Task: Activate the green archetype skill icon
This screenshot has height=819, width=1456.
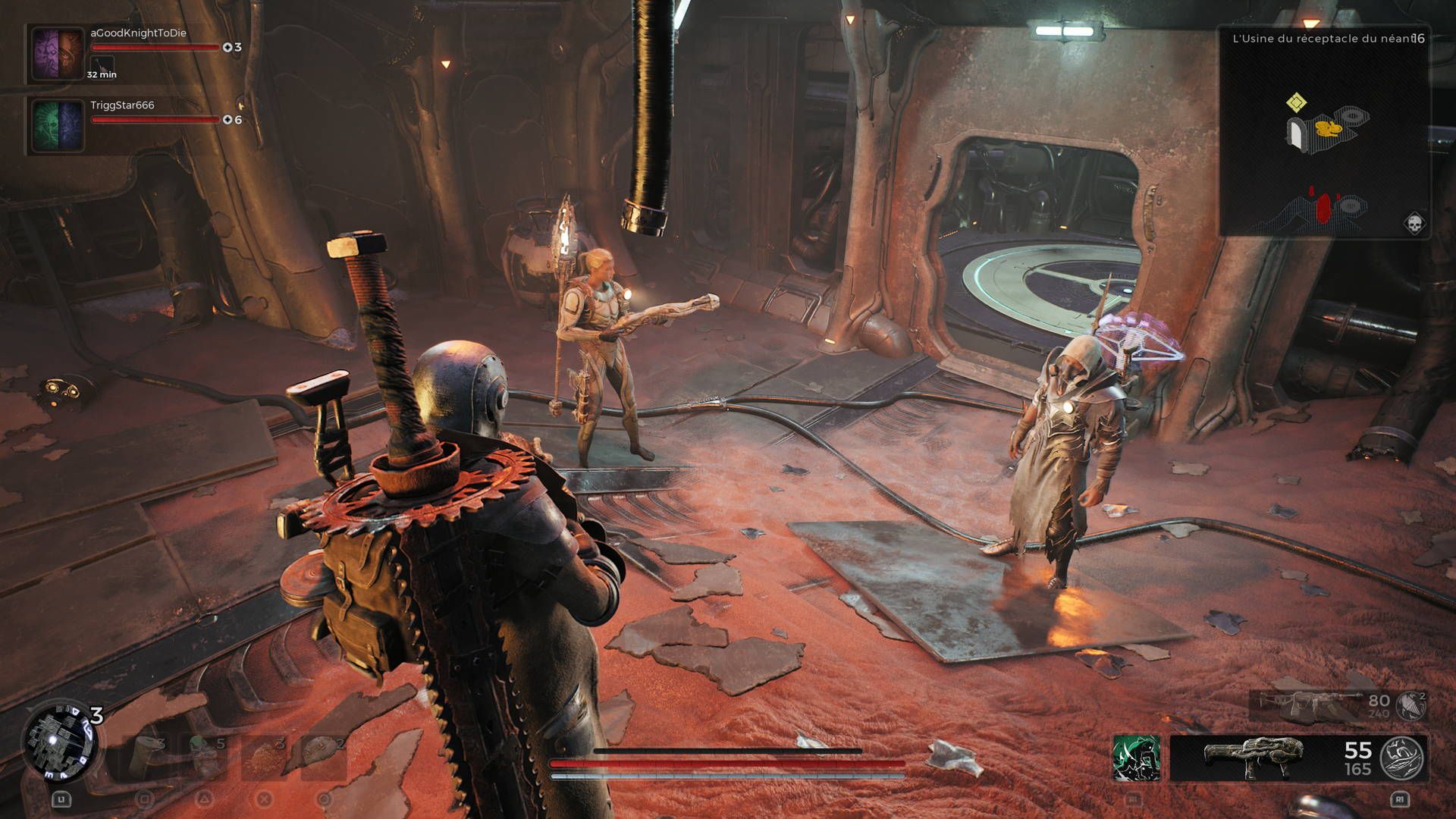Action: (x=1135, y=758)
